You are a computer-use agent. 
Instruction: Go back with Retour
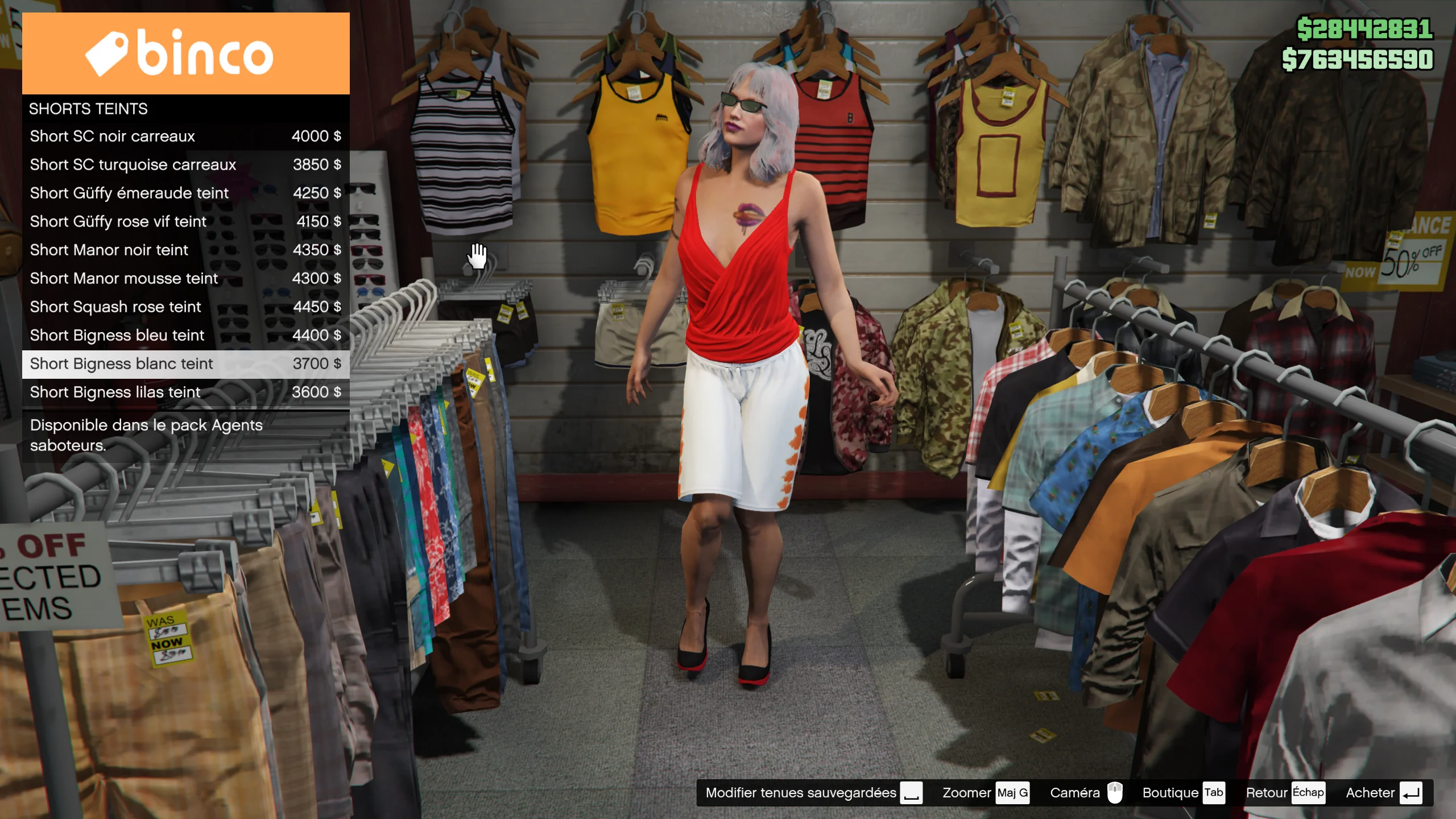(x=1285, y=793)
